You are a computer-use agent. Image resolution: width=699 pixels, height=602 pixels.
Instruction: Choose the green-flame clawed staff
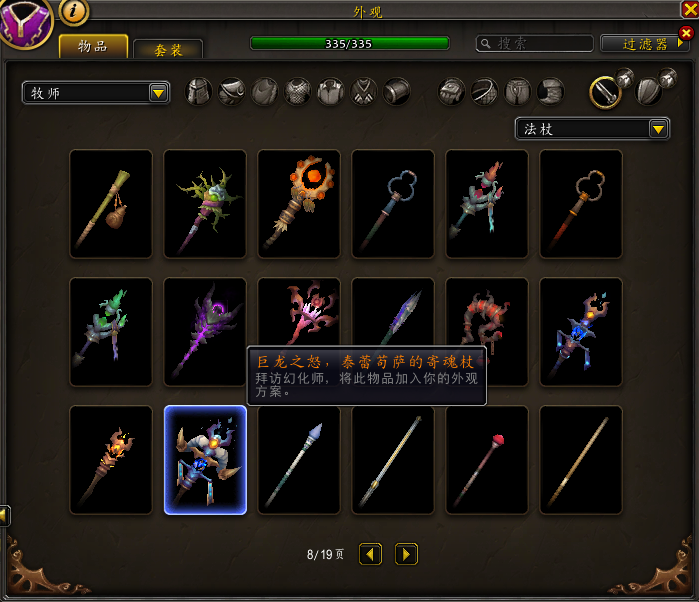point(111,332)
